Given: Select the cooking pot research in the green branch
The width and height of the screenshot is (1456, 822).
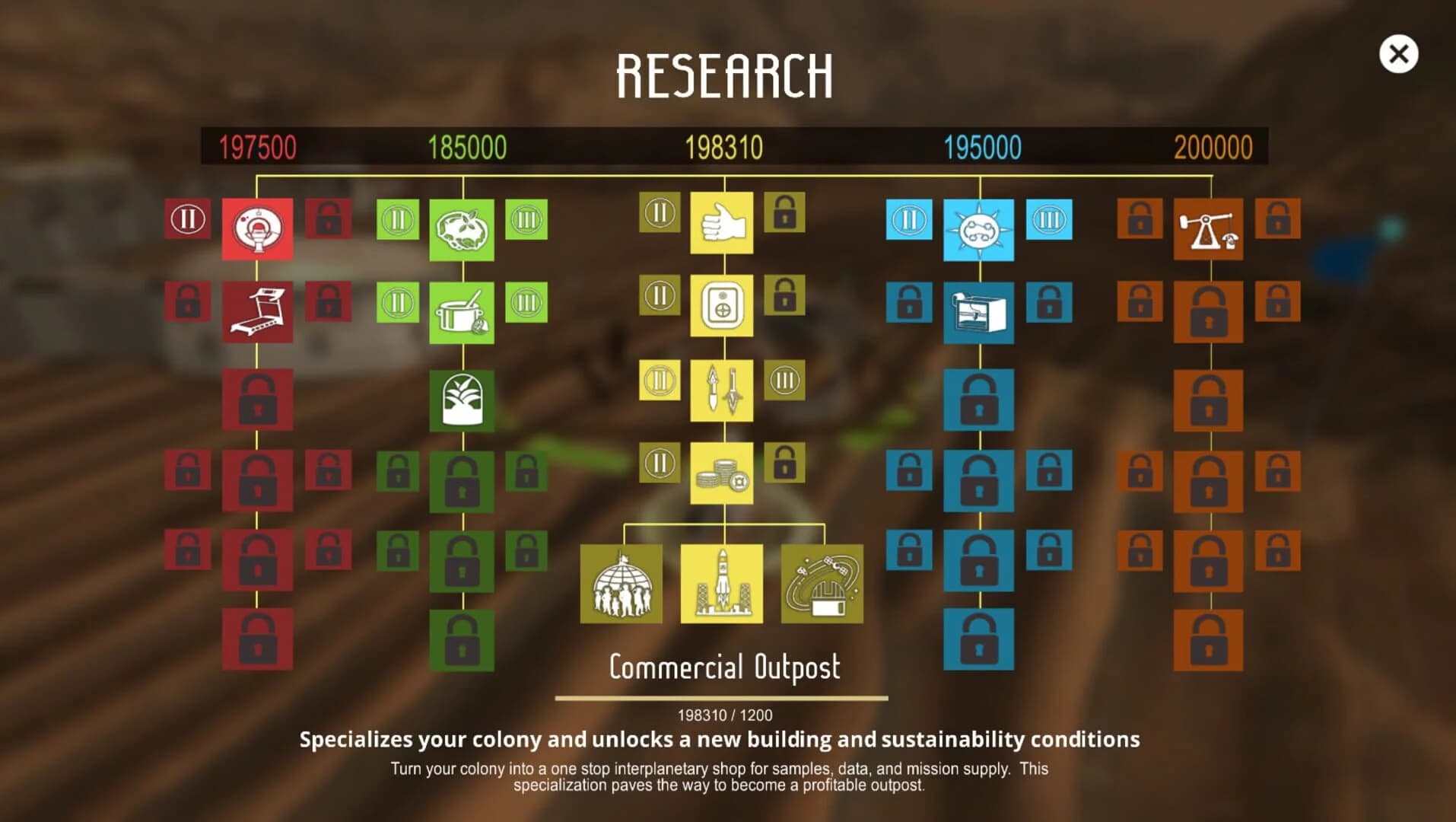Looking at the screenshot, I should coord(462,314).
